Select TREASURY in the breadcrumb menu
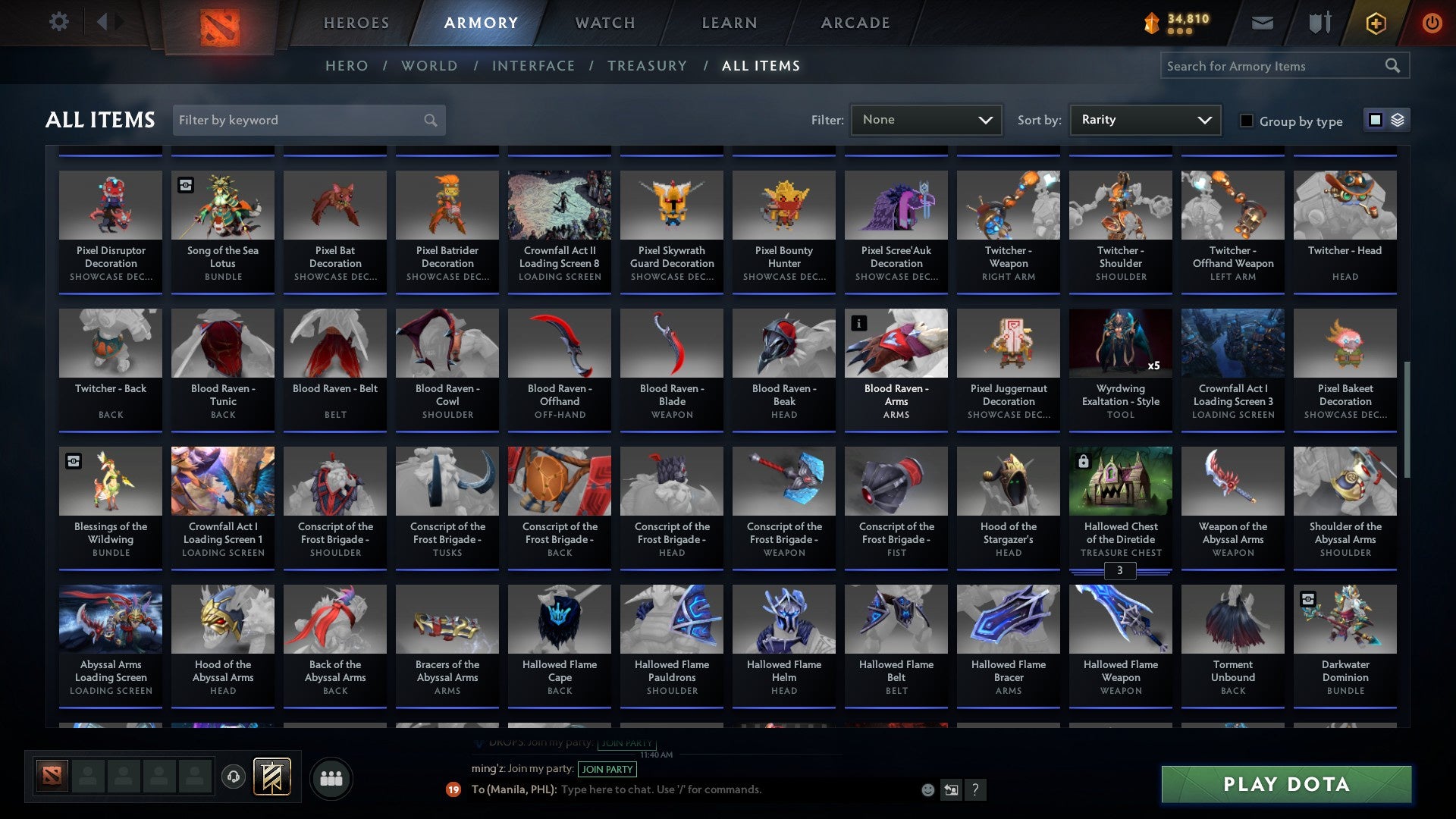This screenshot has height=819, width=1456. tap(648, 66)
